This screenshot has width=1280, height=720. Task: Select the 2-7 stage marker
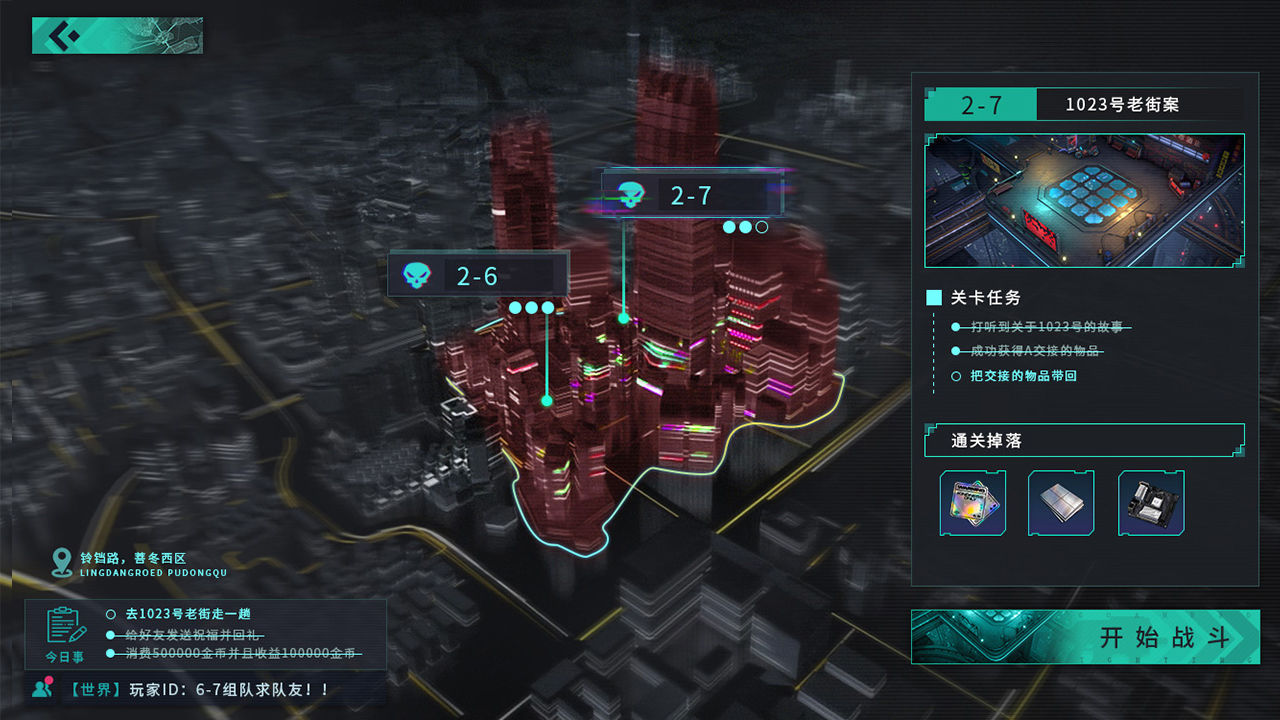(x=691, y=195)
